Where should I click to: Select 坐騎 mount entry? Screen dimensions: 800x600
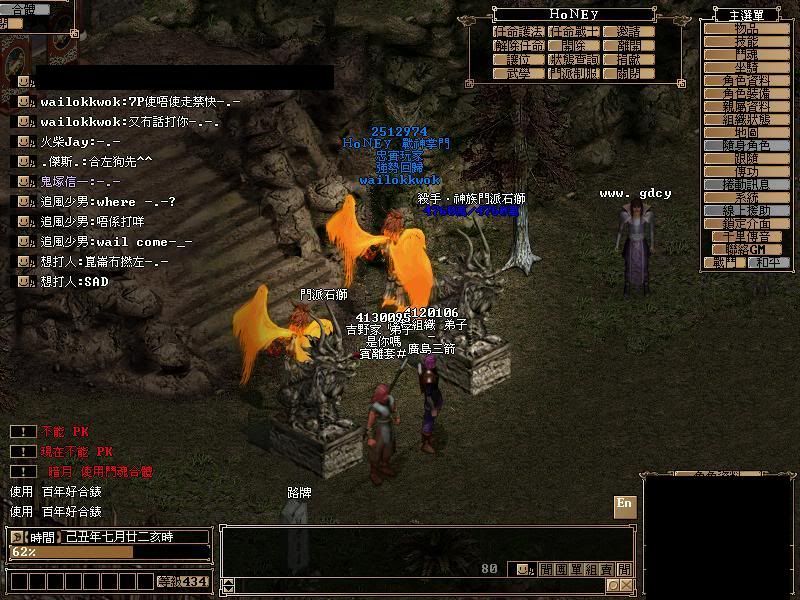point(746,68)
